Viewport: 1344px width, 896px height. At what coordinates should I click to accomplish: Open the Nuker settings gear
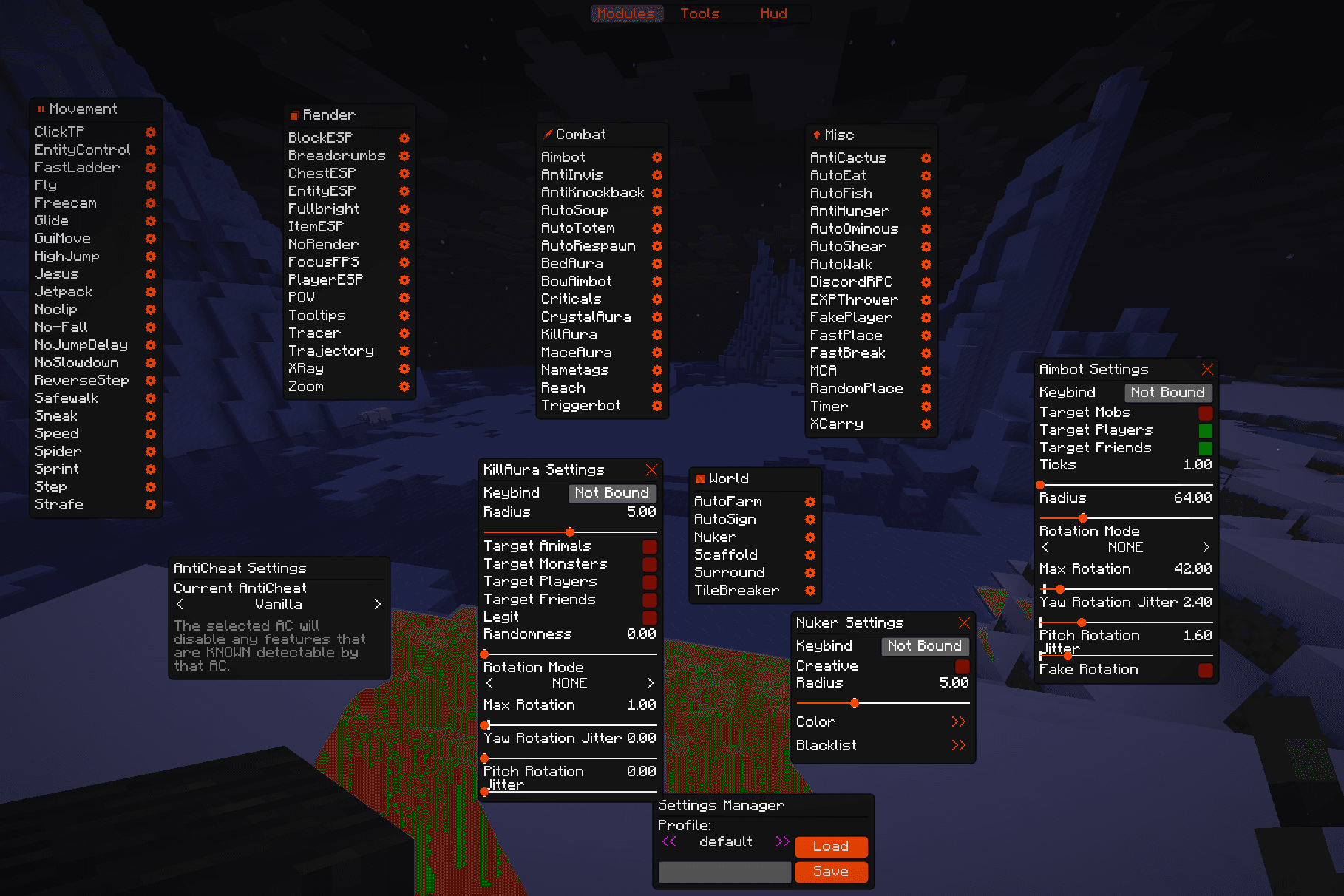810,537
